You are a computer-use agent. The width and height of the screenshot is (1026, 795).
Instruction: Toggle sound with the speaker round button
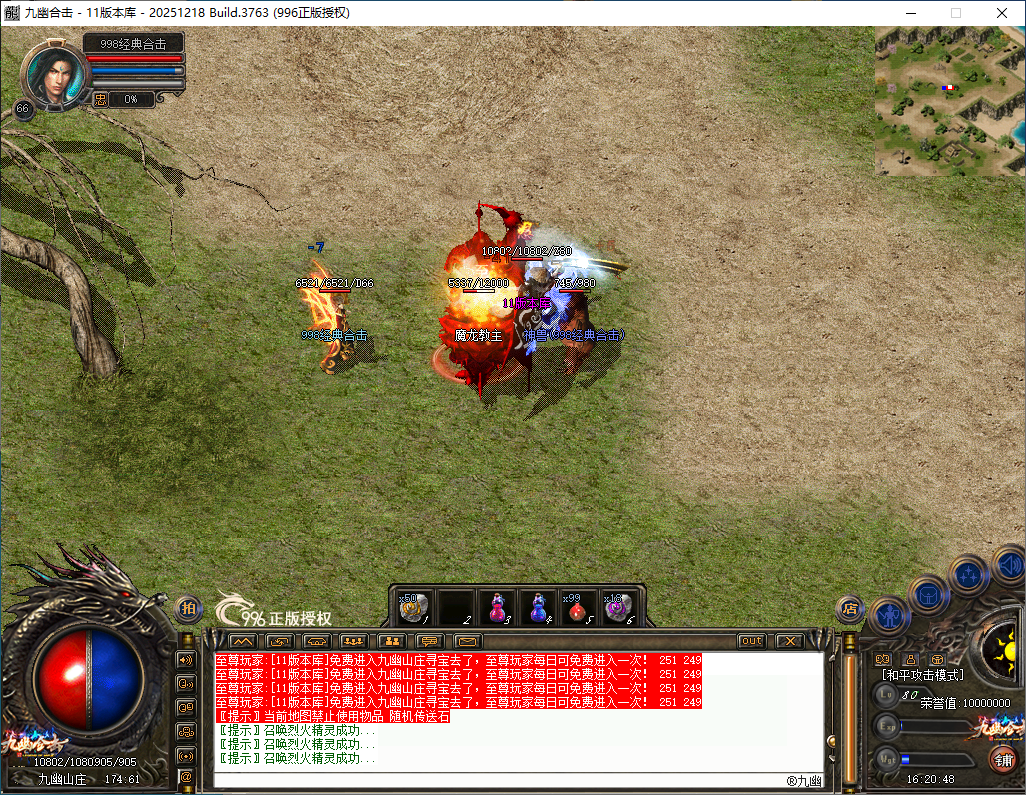[x=1009, y=563]
